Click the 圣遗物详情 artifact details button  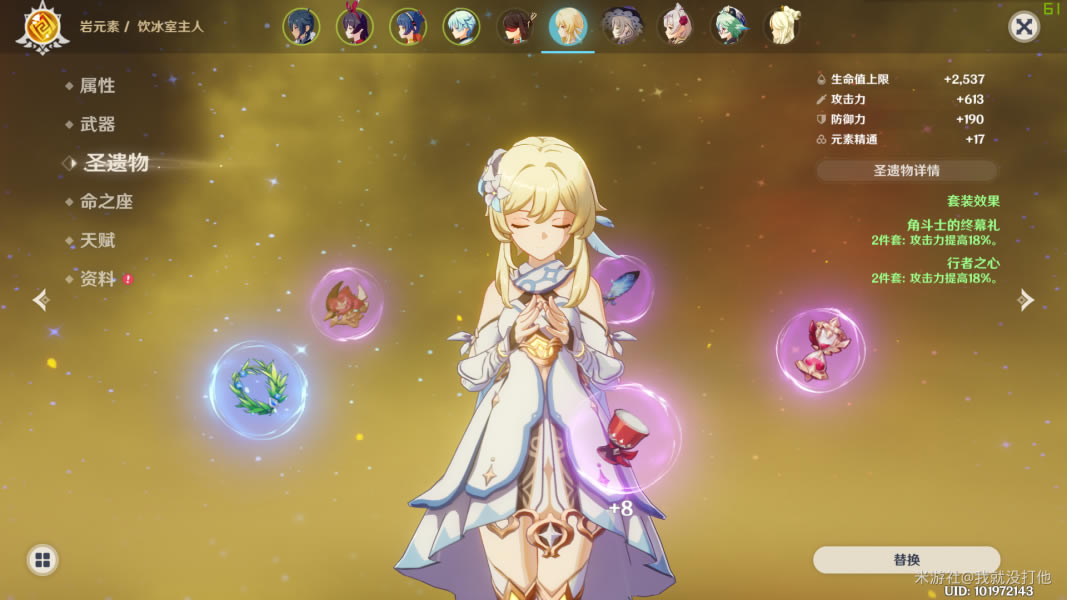(x=906, y=170)
